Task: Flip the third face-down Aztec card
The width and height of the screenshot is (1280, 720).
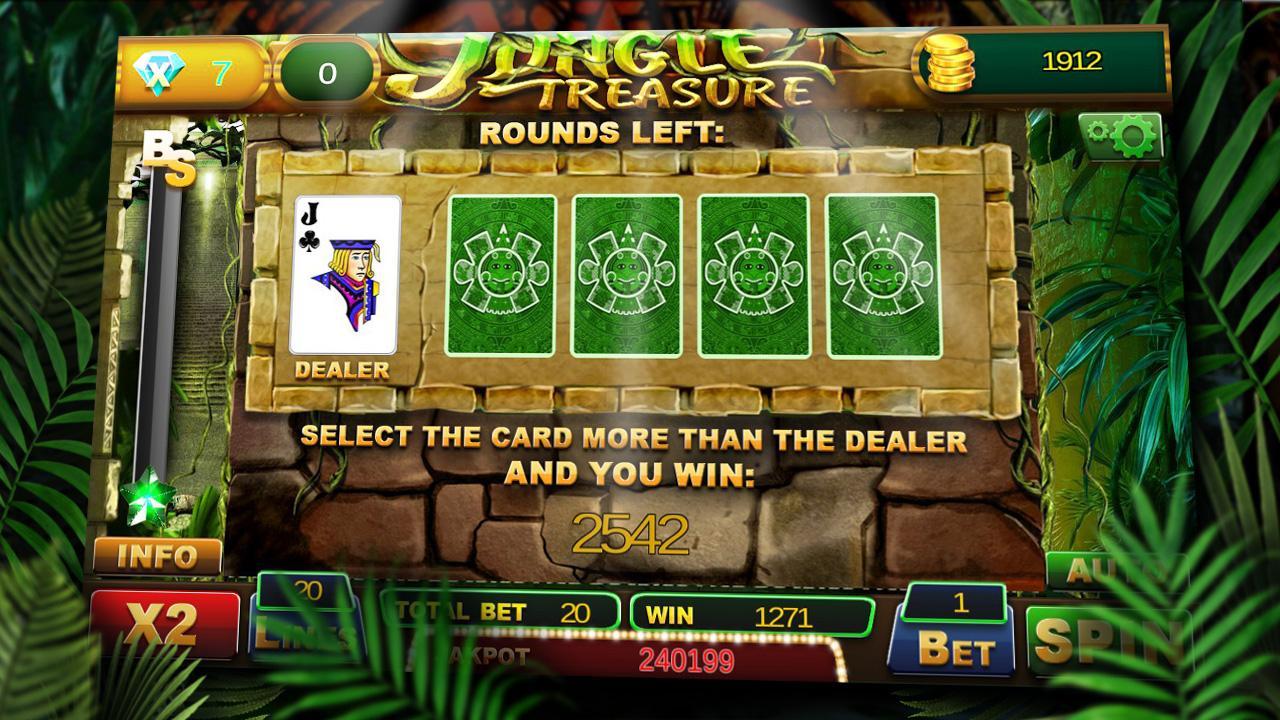Action: tap(750, 273)
